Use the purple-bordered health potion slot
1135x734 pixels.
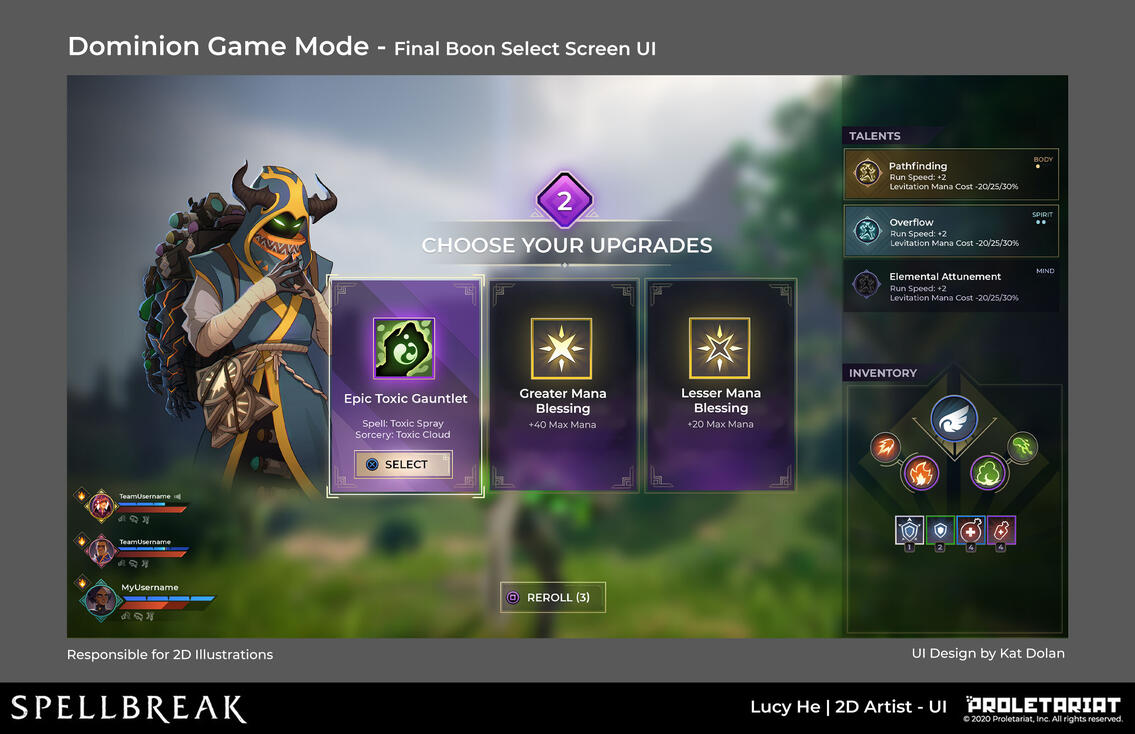[x=1001, y=530]
